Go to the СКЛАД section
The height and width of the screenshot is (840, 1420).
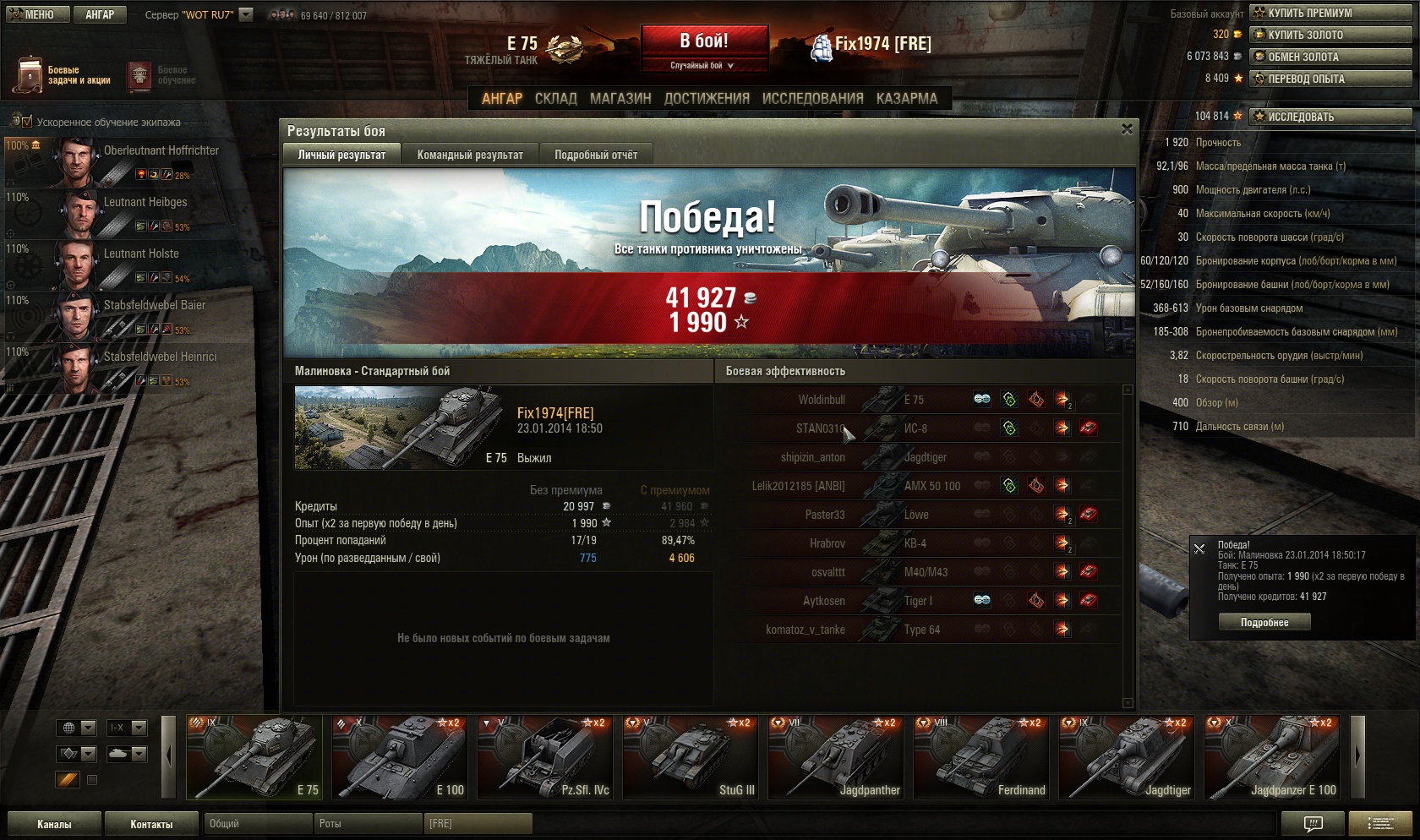[555, 99]
